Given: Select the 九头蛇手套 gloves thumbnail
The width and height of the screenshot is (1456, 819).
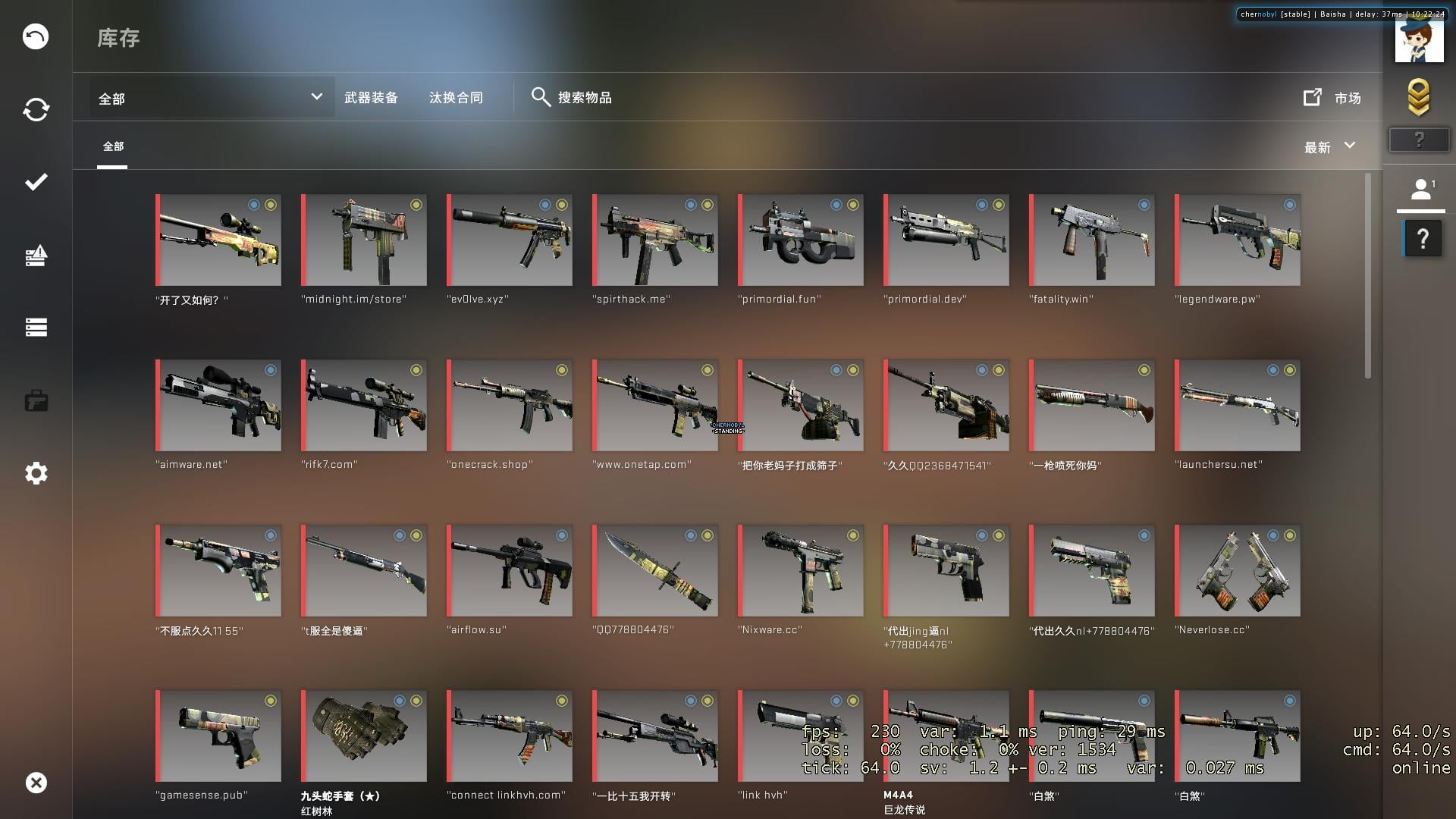Looking at the screenshot, I should pyautogui.click(x=363, y=735).
